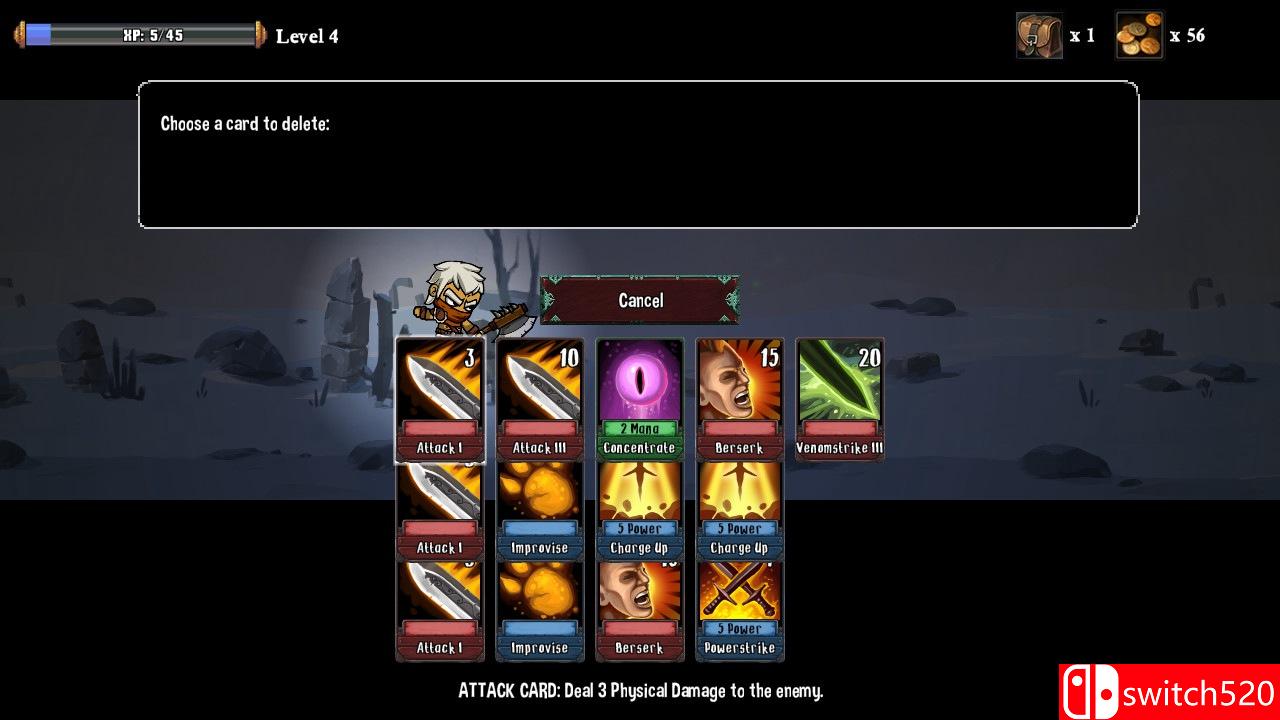Screen dimensions: 1280x720
Task: Open the backpack inventory icon
Action: point(1038,35)
